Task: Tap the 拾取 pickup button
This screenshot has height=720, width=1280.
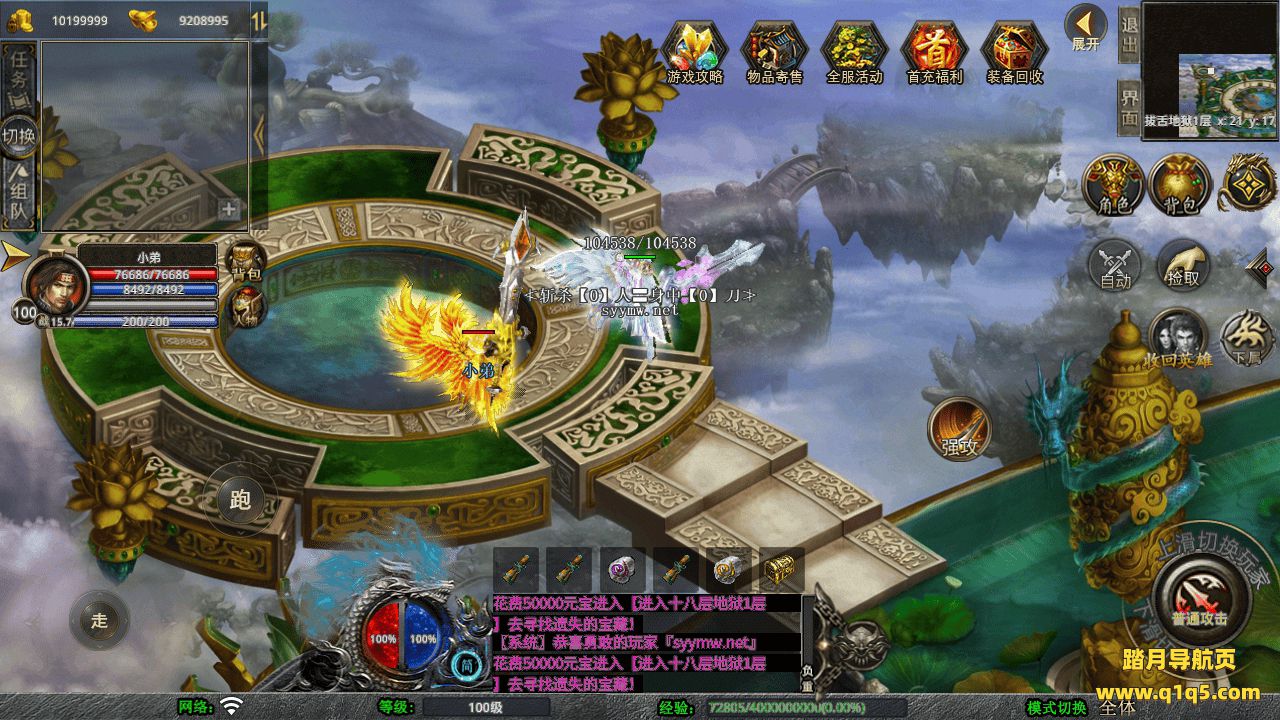Action: (1184, 266)
